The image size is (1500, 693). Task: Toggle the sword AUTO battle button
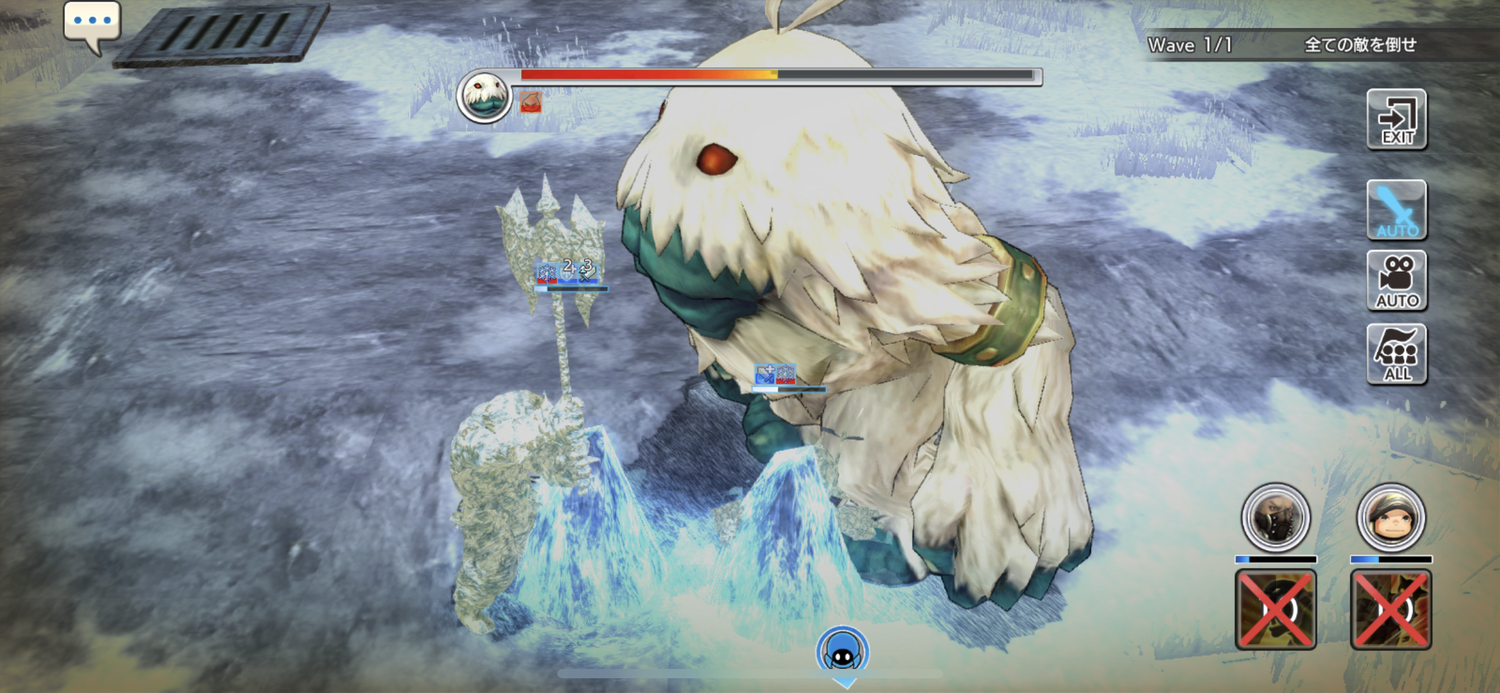[x=1397, y=210]
